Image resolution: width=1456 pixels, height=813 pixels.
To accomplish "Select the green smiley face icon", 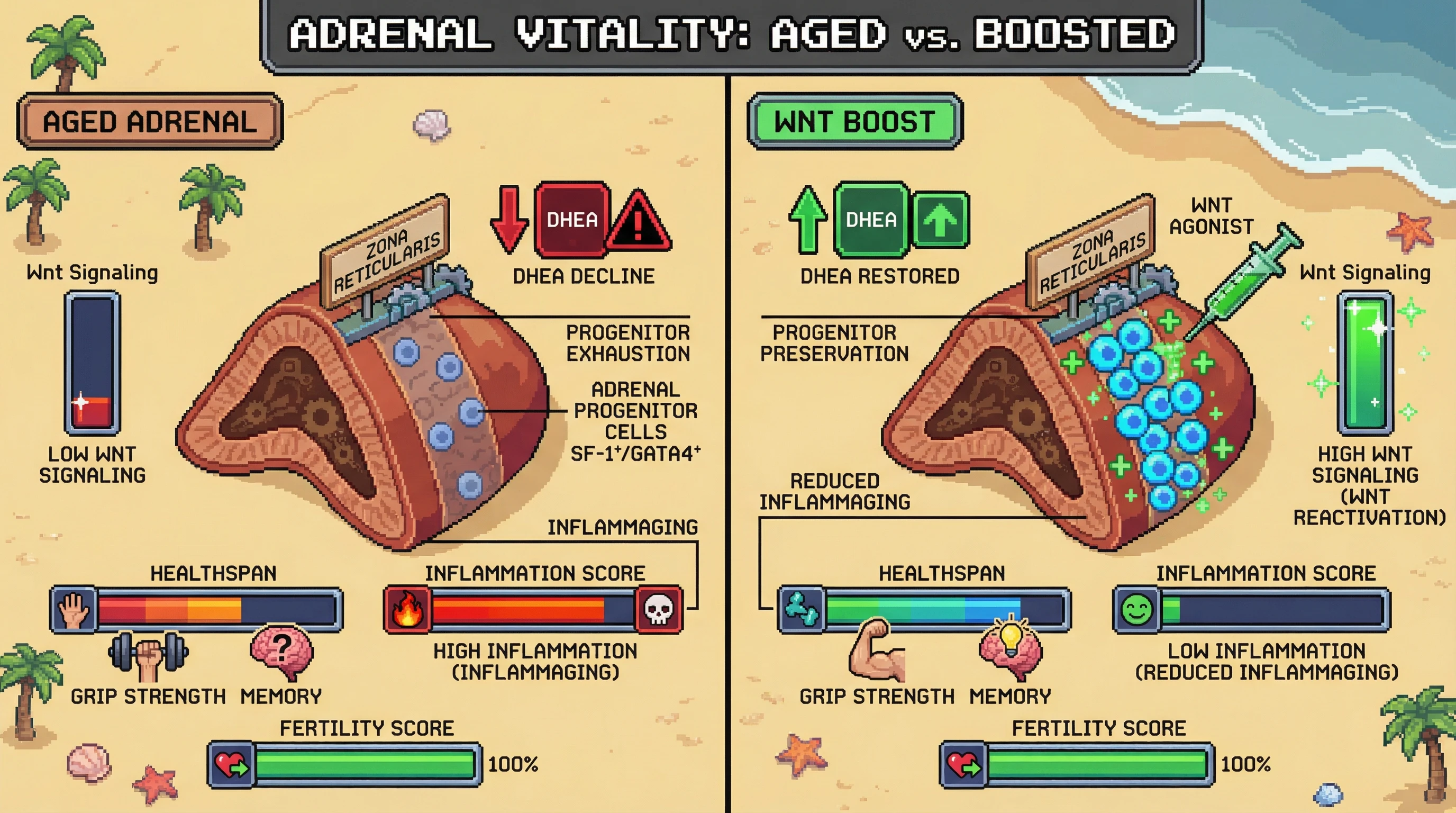I will (1136, 609).
